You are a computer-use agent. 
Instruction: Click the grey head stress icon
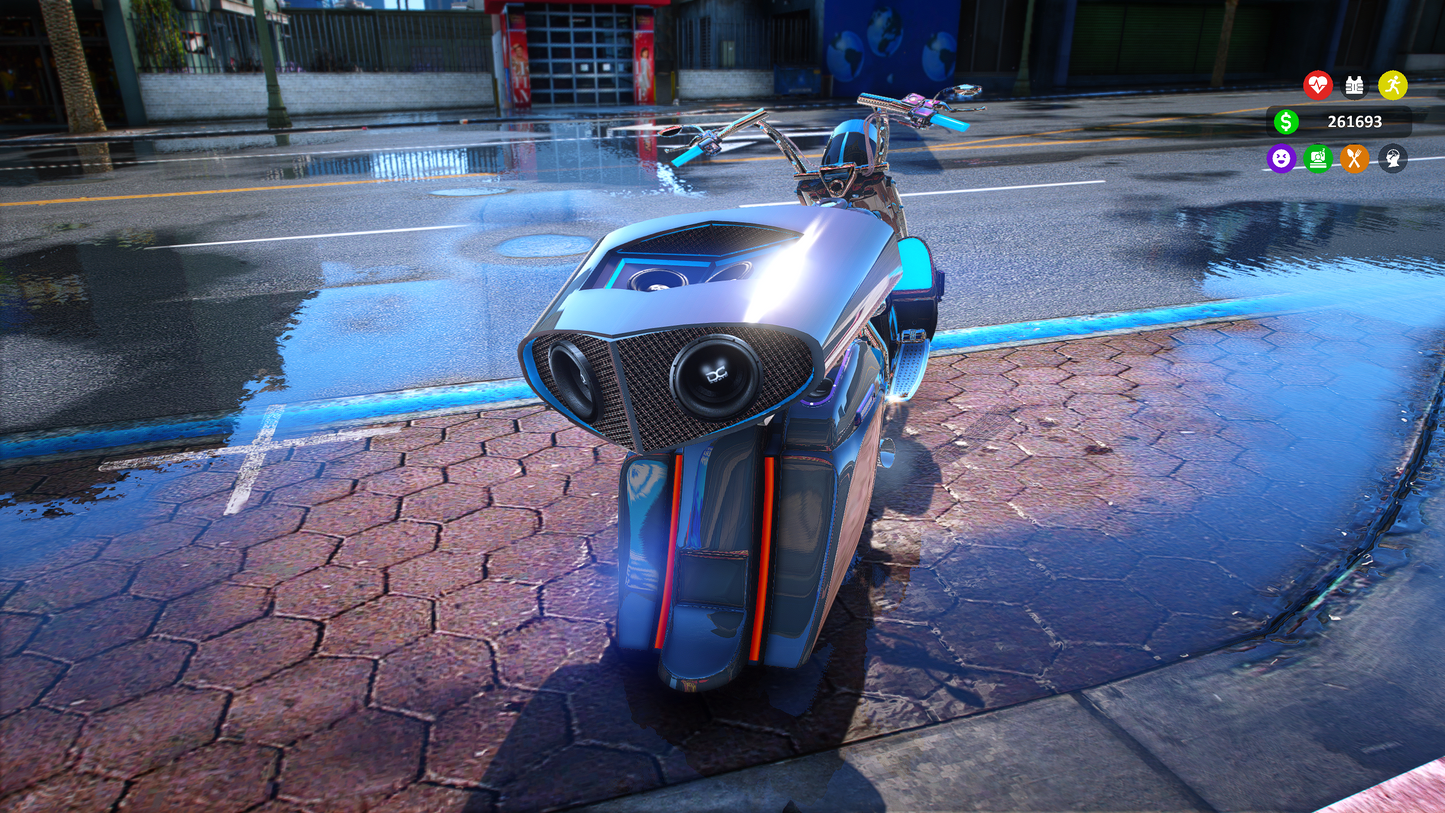[x=1392, y=158]
